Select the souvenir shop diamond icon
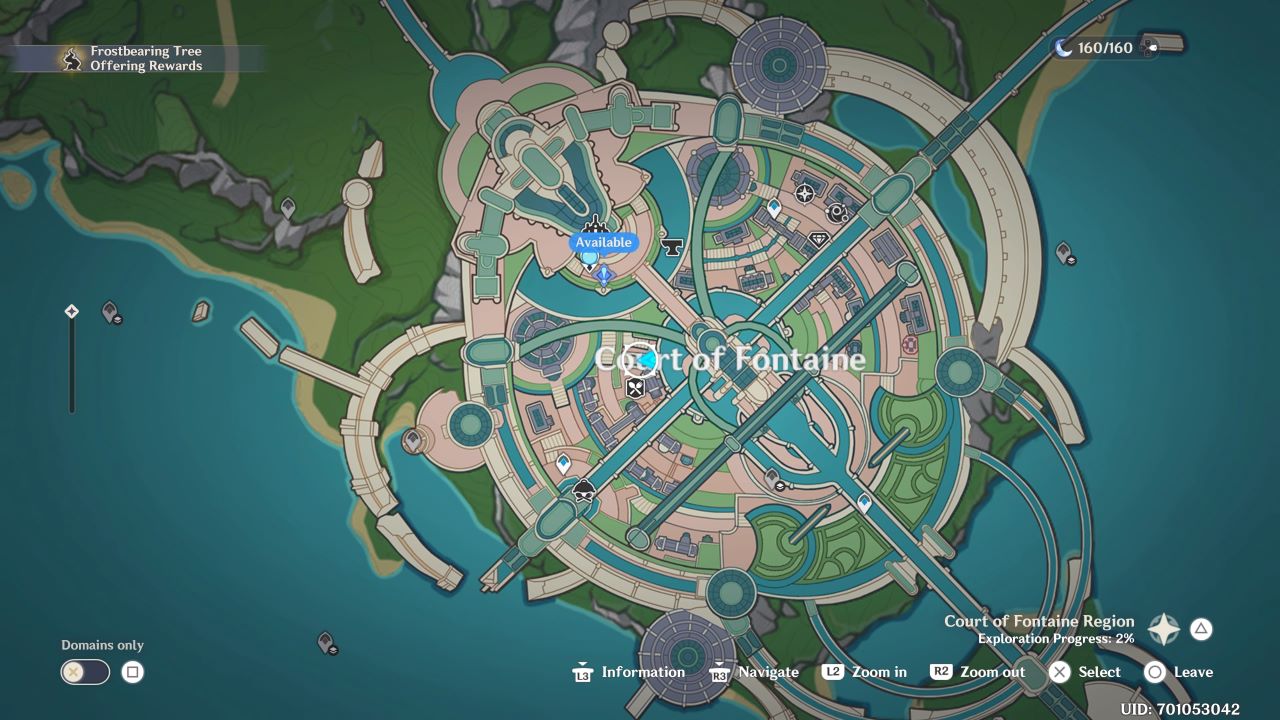The height and width of the screenshot is (720, 1280). pos(818,238)
